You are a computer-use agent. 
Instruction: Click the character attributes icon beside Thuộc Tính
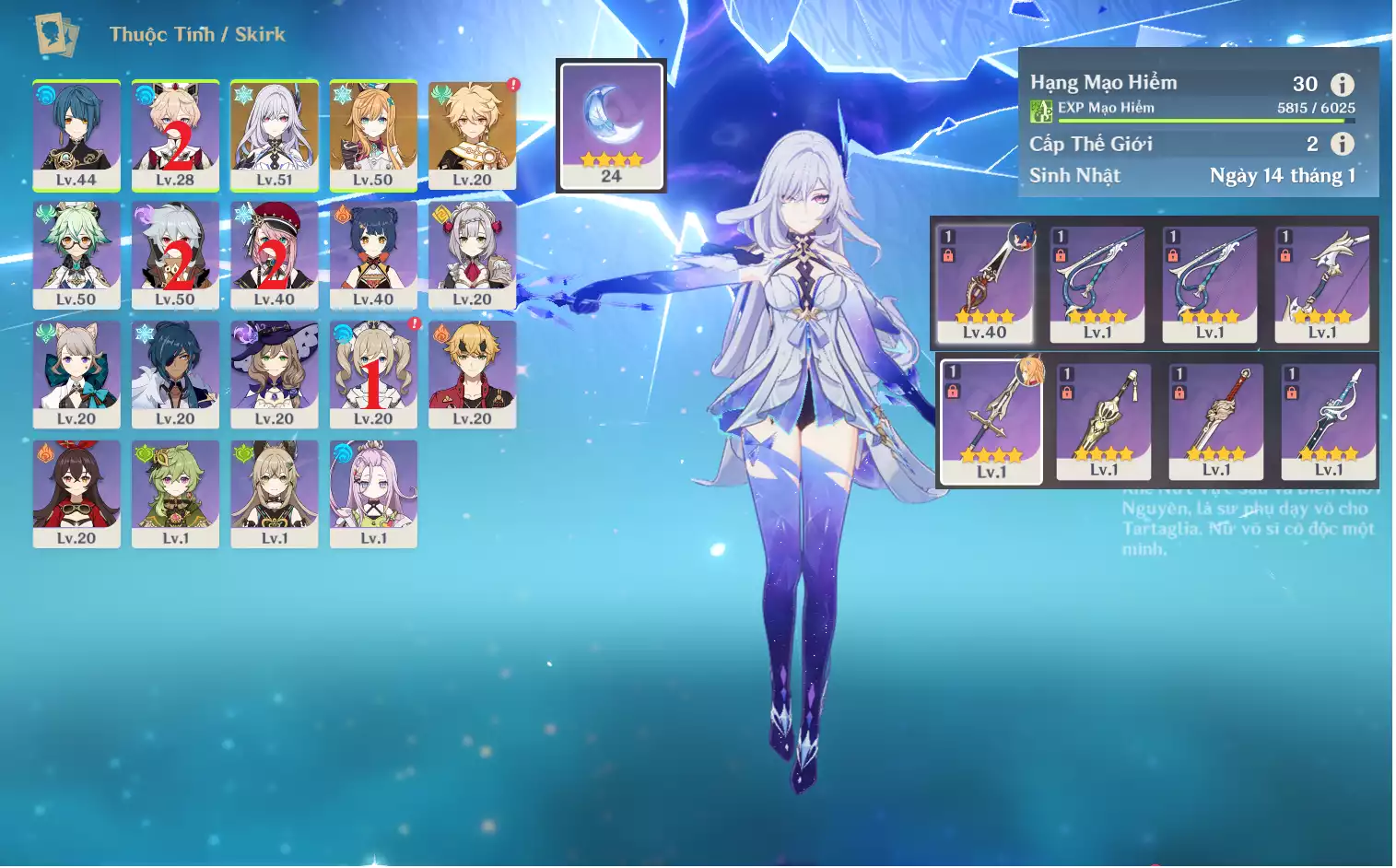tap(56, 35)
